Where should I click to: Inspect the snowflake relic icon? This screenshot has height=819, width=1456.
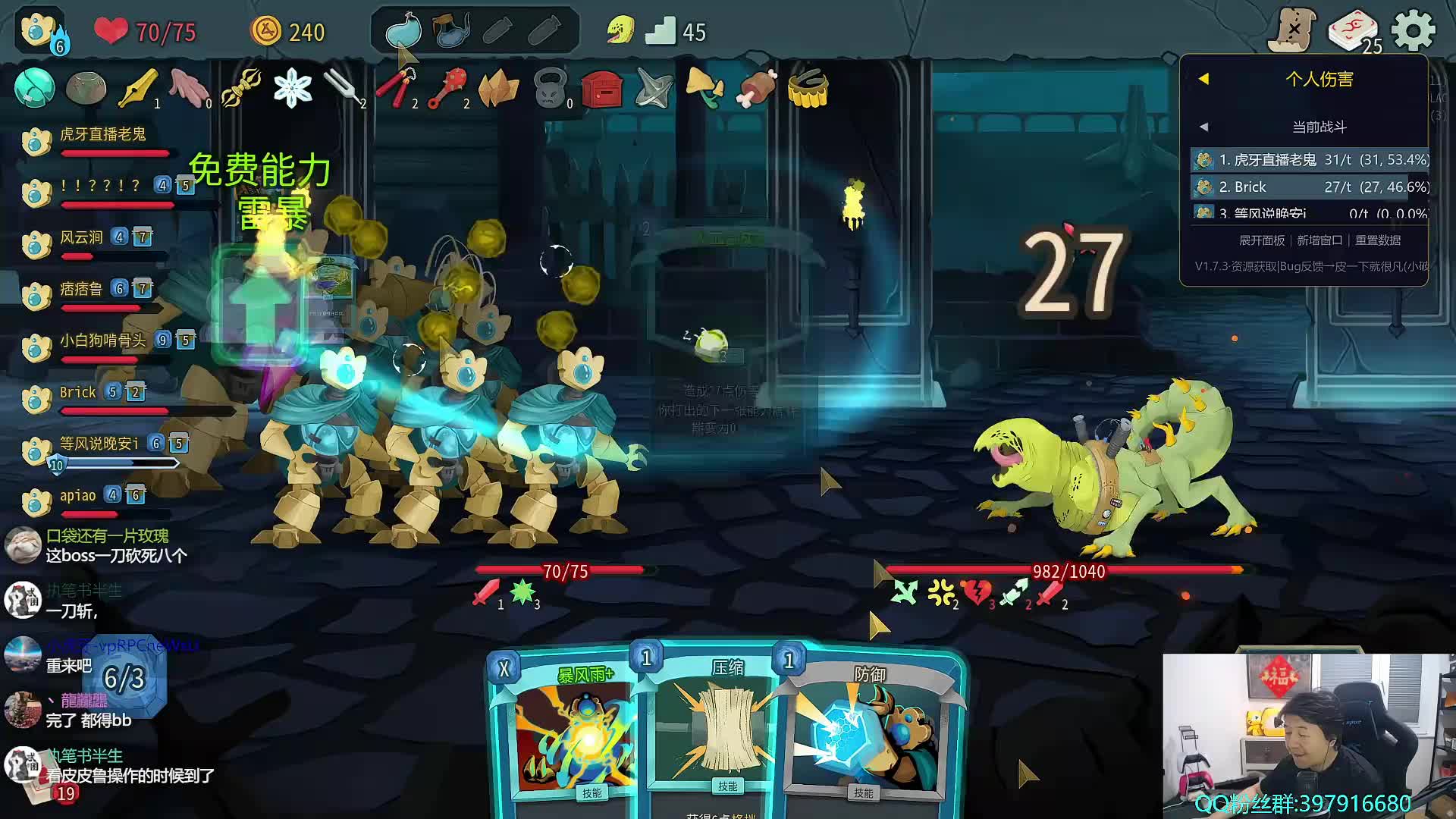pos(293,88)
